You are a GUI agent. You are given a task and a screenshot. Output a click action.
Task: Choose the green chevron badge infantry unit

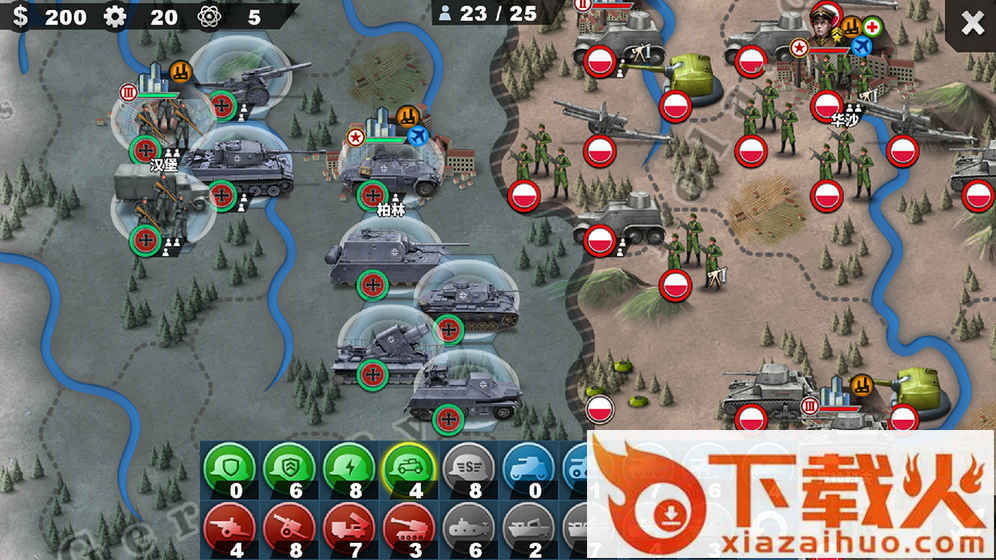pyautogui.click(x=290, y=465)
